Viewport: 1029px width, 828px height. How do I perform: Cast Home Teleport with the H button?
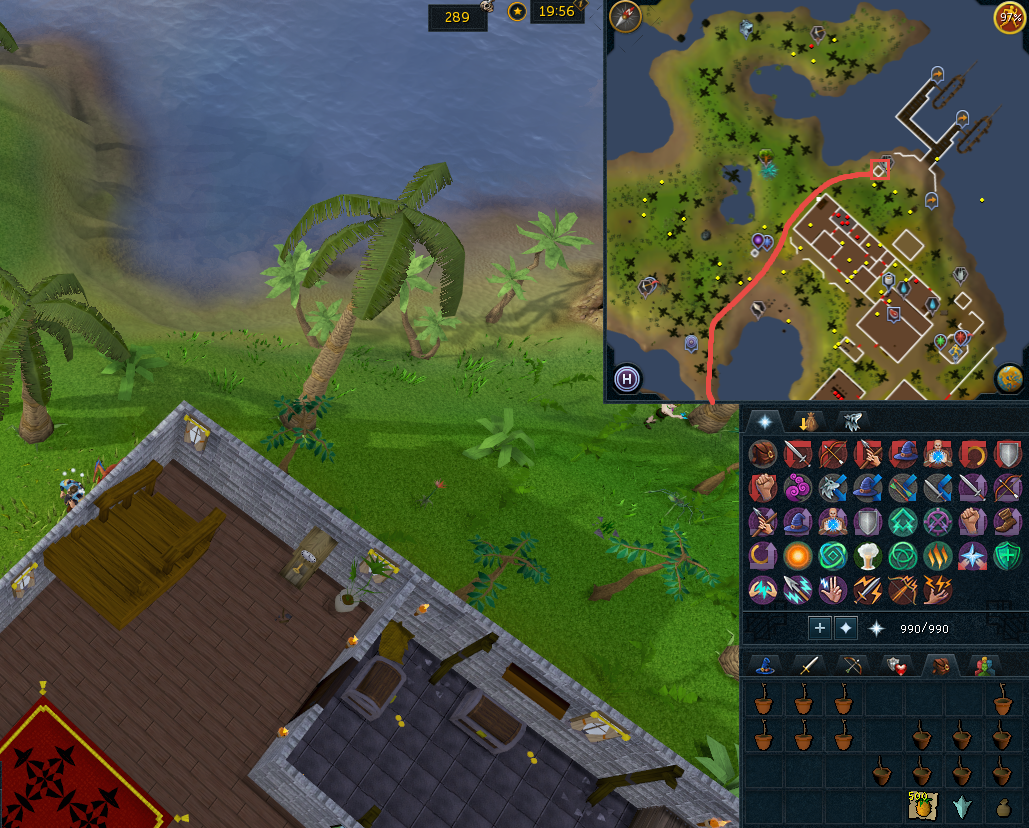click(627, 379)
